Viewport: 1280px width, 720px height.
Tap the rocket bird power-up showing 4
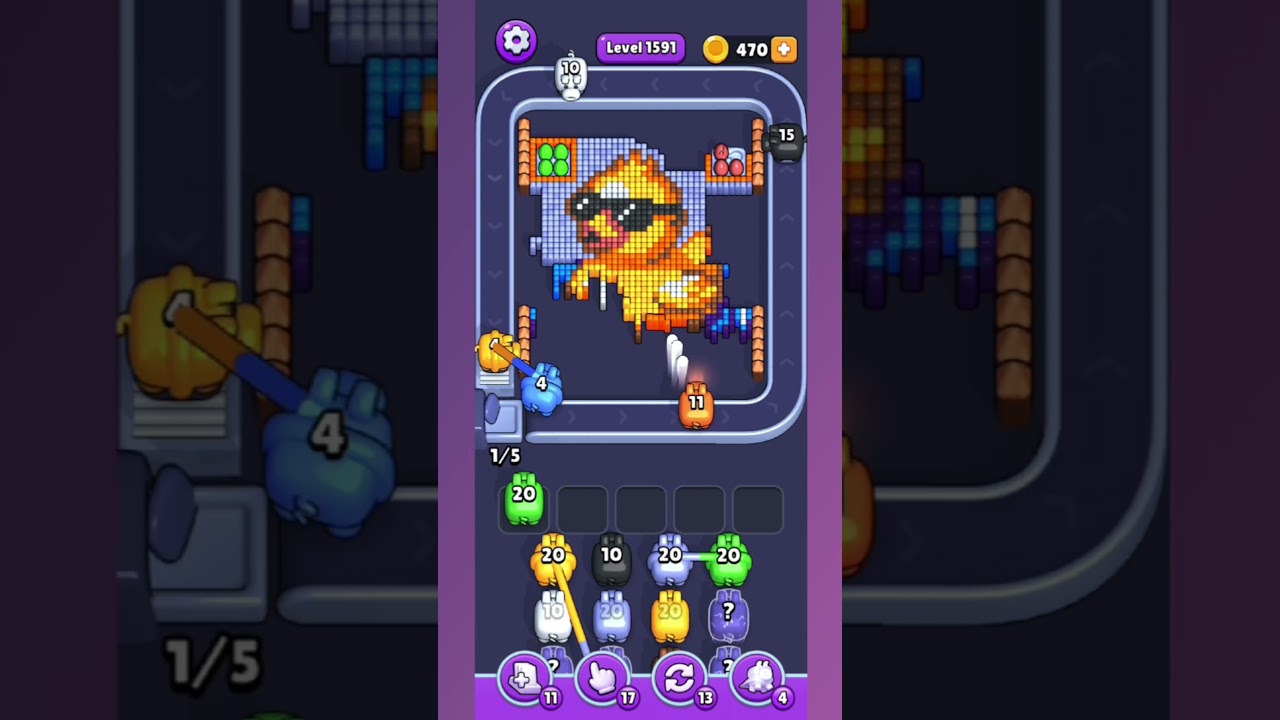[757, 678]
